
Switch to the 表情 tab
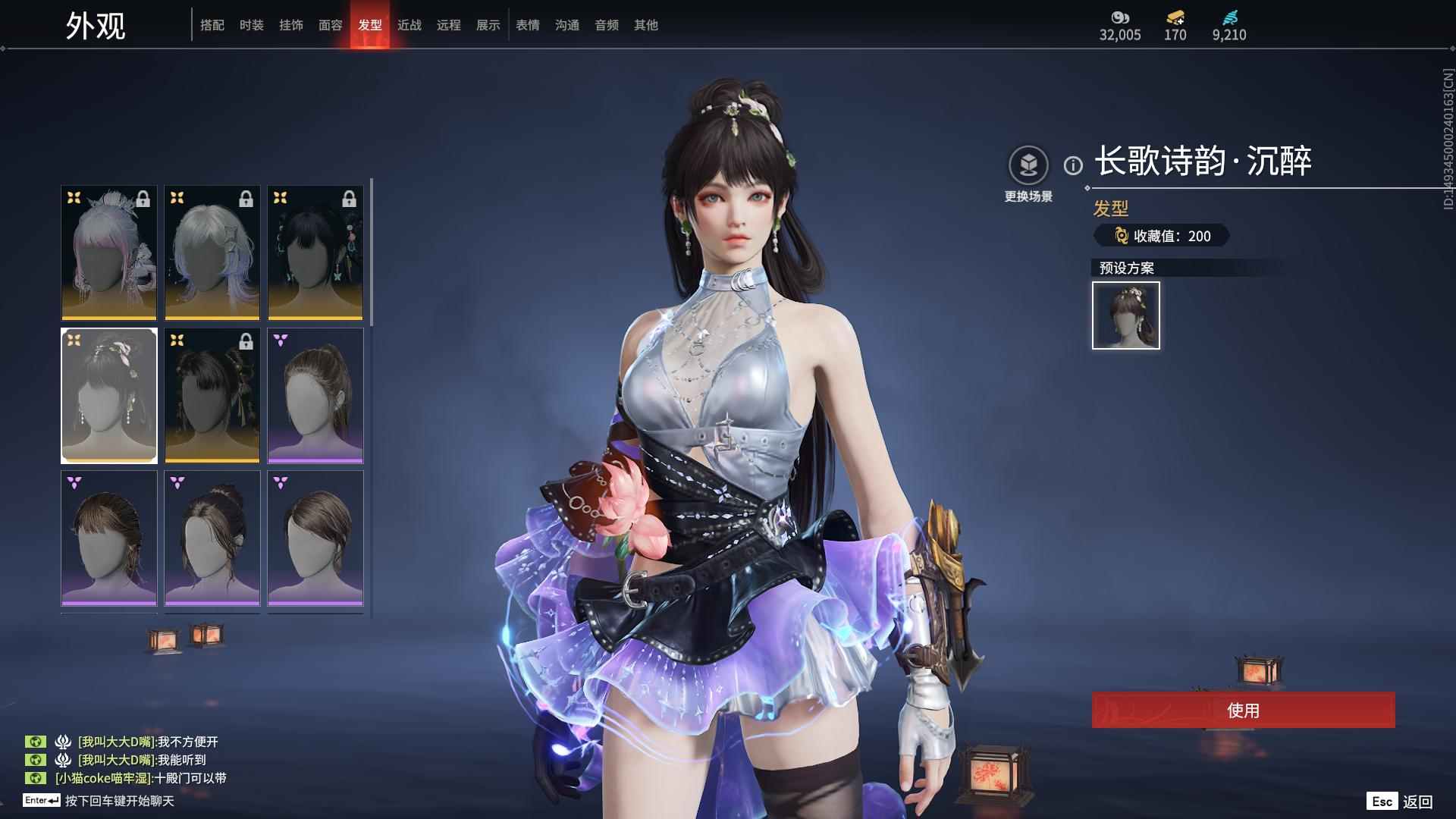pos(527,24)
